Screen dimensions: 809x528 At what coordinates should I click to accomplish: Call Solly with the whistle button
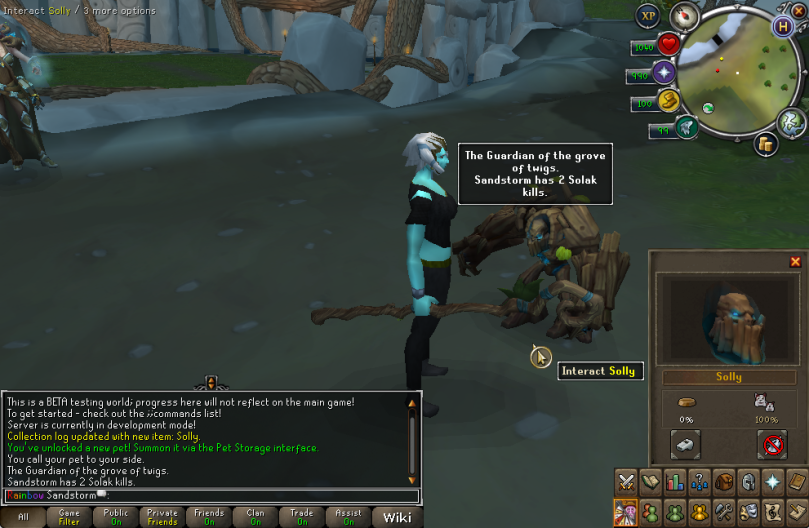coord(685,443)
